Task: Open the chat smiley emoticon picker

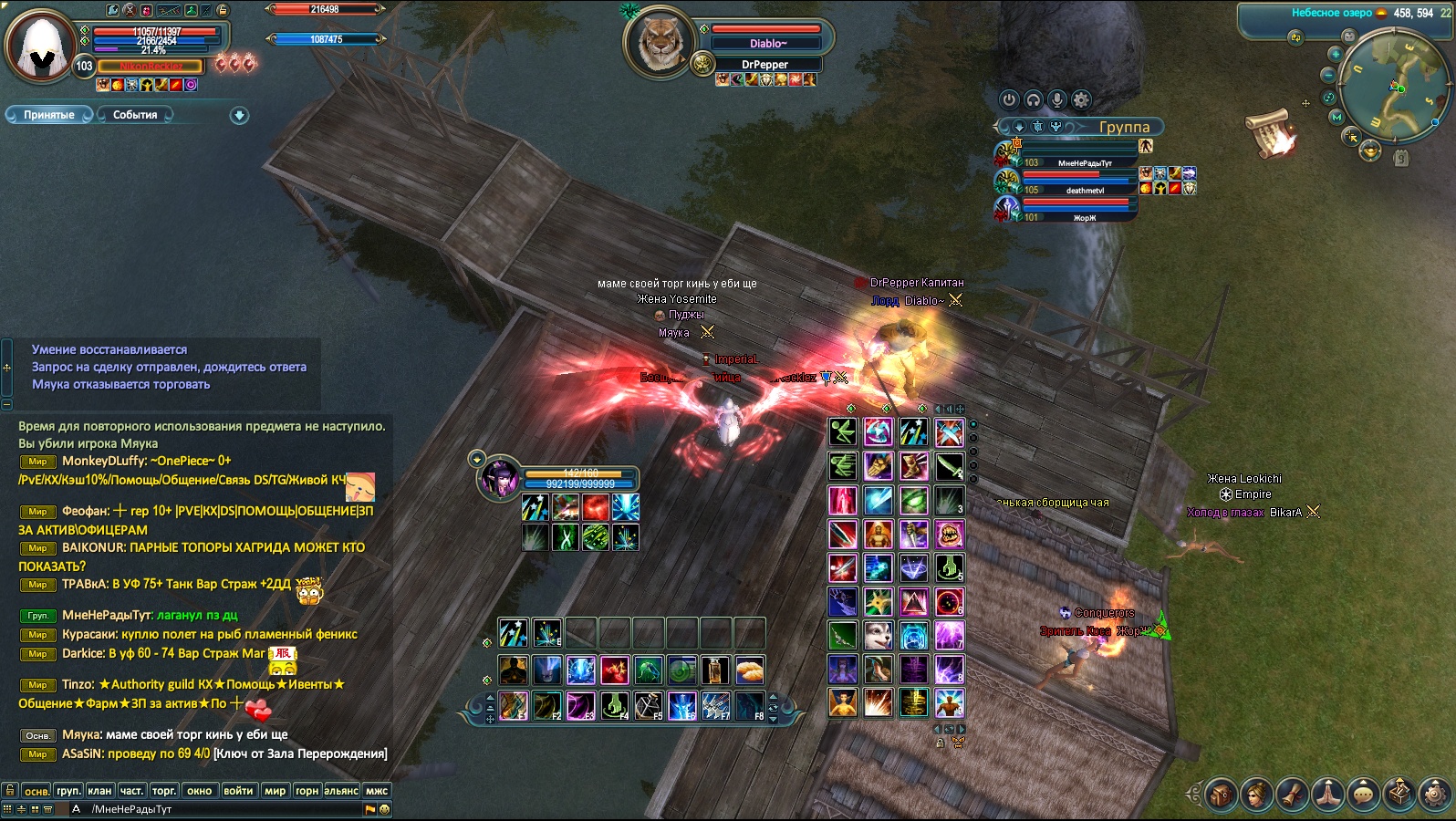Action: tap(384, 809)
